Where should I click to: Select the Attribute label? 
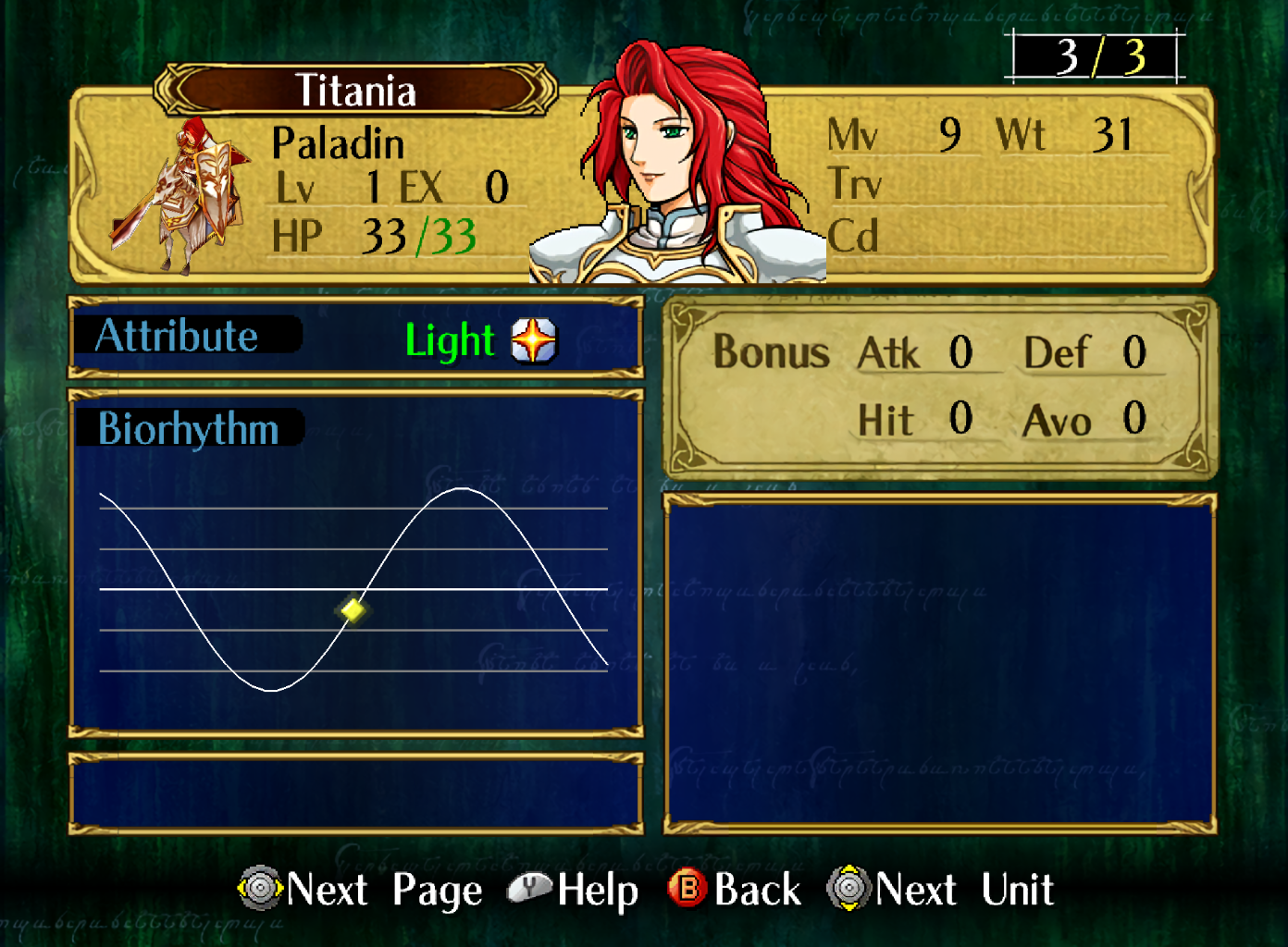[x=178, y=336]
